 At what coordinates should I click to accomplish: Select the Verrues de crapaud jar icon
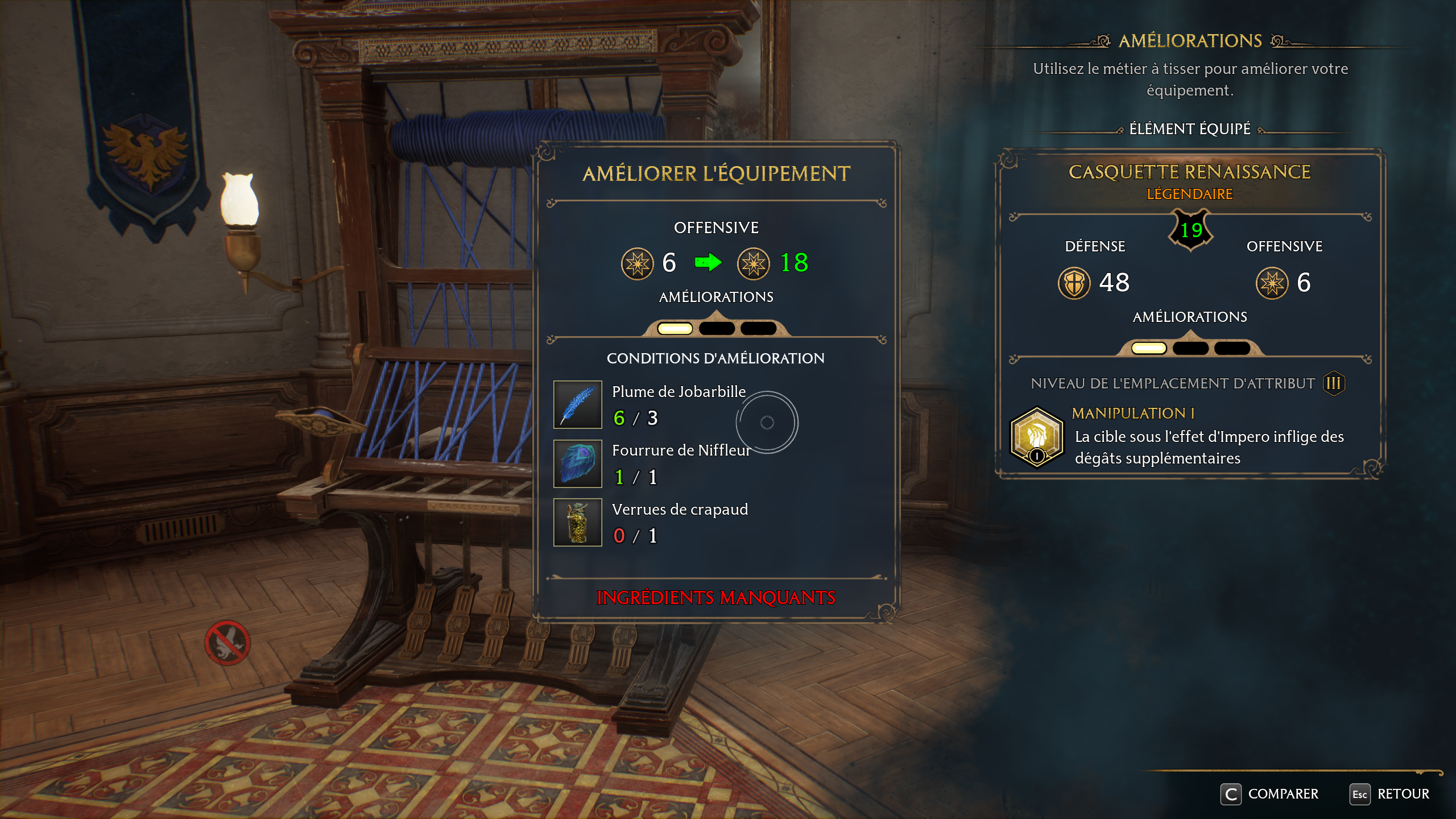577,522
